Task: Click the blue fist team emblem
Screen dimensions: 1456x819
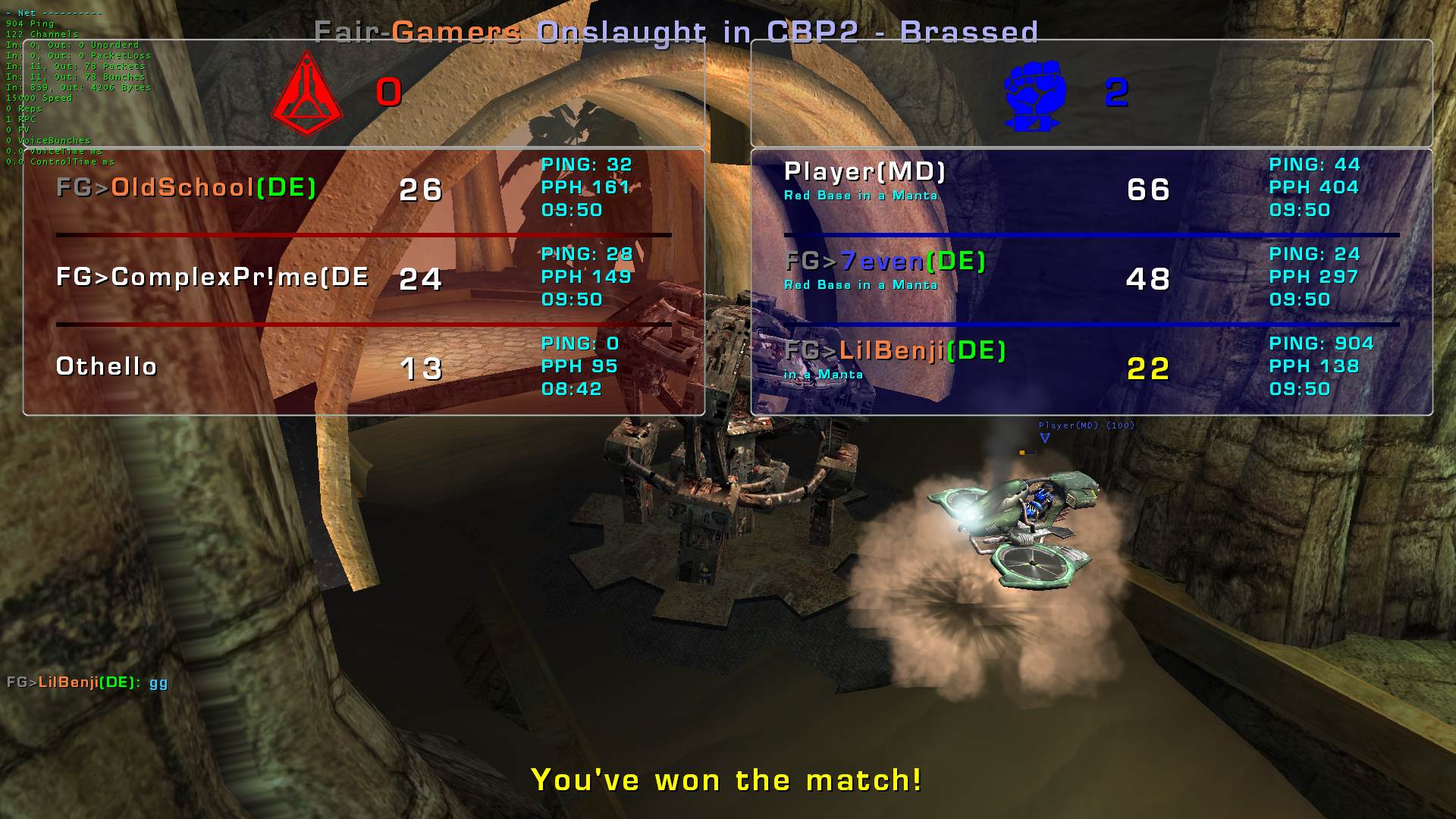Action: [x=1034, y=94]
